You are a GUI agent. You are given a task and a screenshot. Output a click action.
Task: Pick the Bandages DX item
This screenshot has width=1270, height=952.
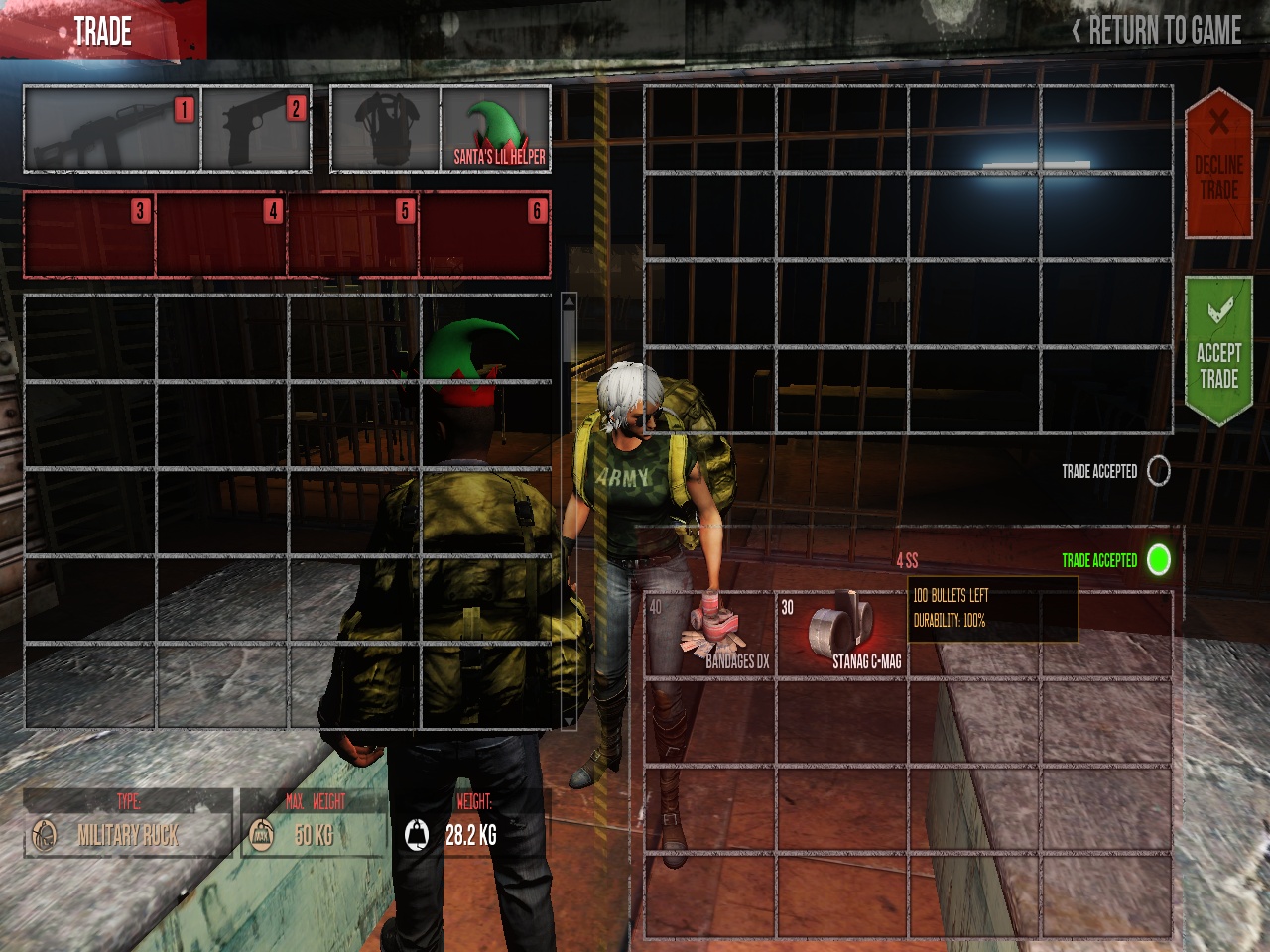pos(710,635)
